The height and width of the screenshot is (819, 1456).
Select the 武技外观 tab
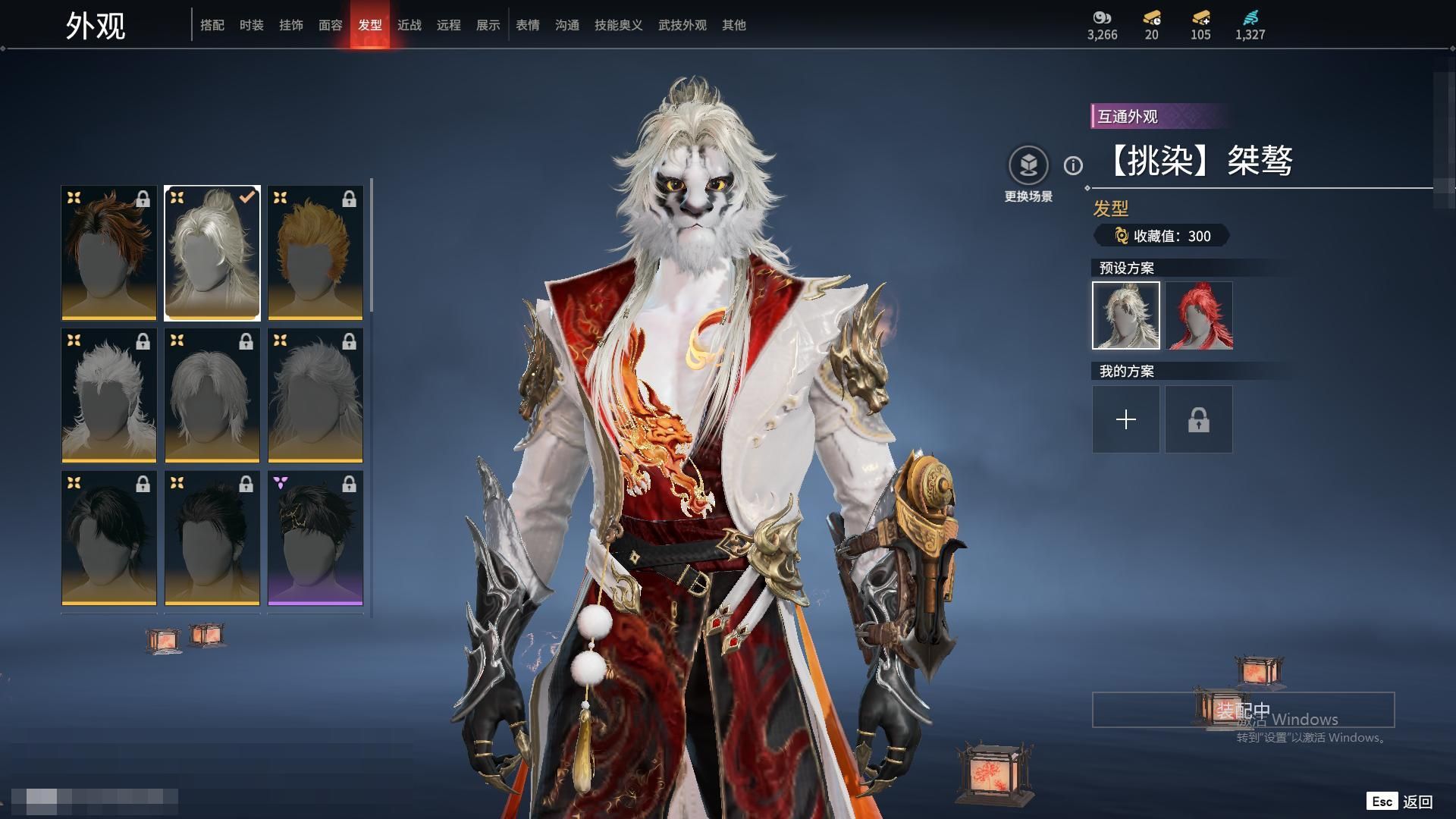[682, 25]
